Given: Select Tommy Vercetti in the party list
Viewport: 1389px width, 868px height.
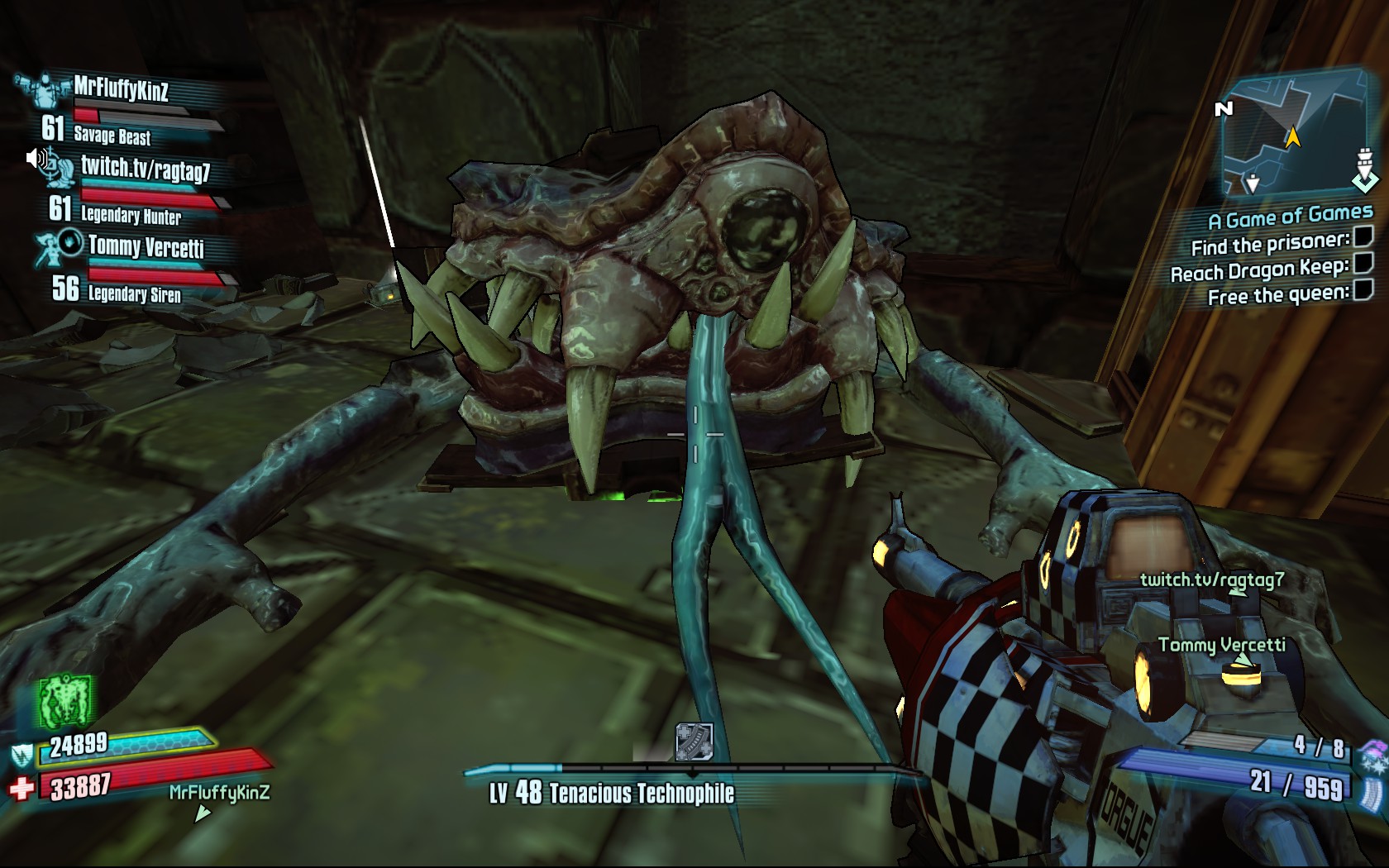Looking at the screenshot, I should pos(146,246).
